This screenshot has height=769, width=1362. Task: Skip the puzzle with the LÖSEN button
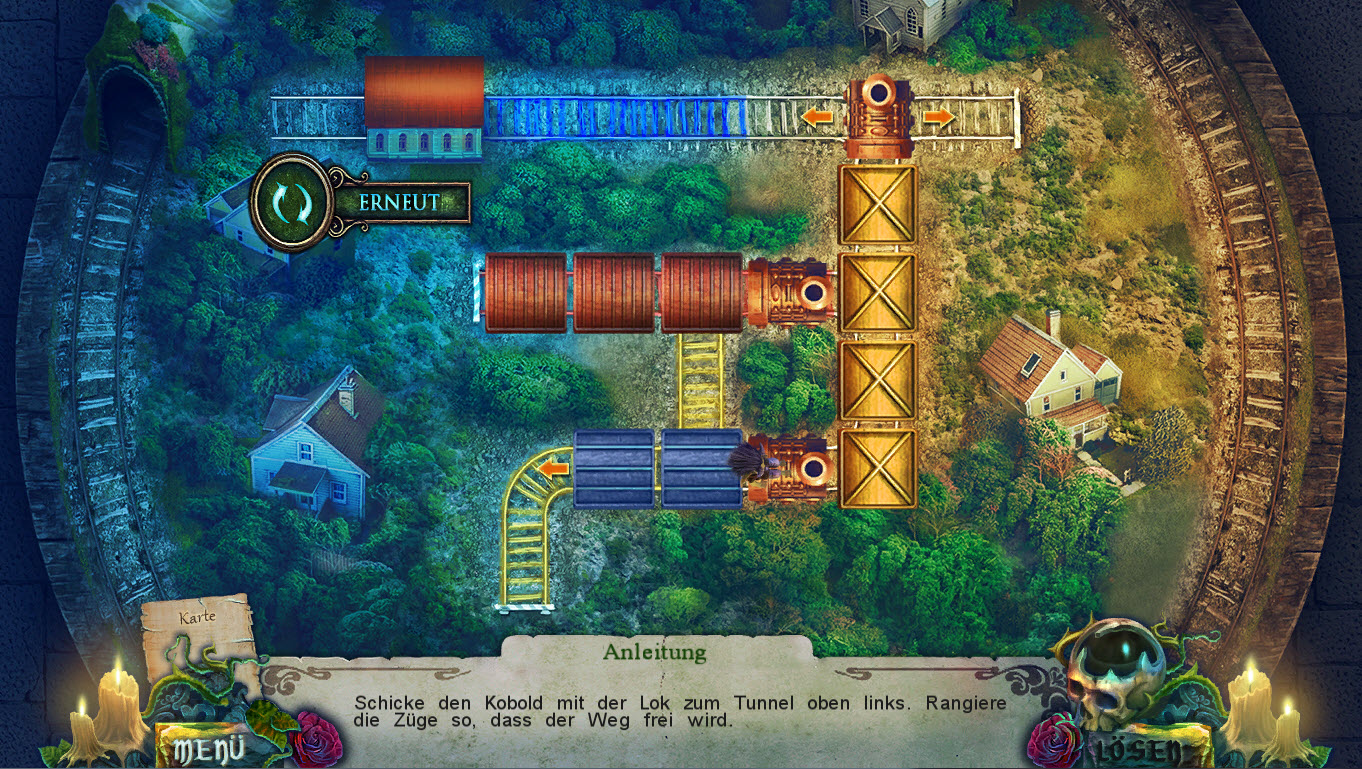pyautogui.click(x=1139, y=749)
